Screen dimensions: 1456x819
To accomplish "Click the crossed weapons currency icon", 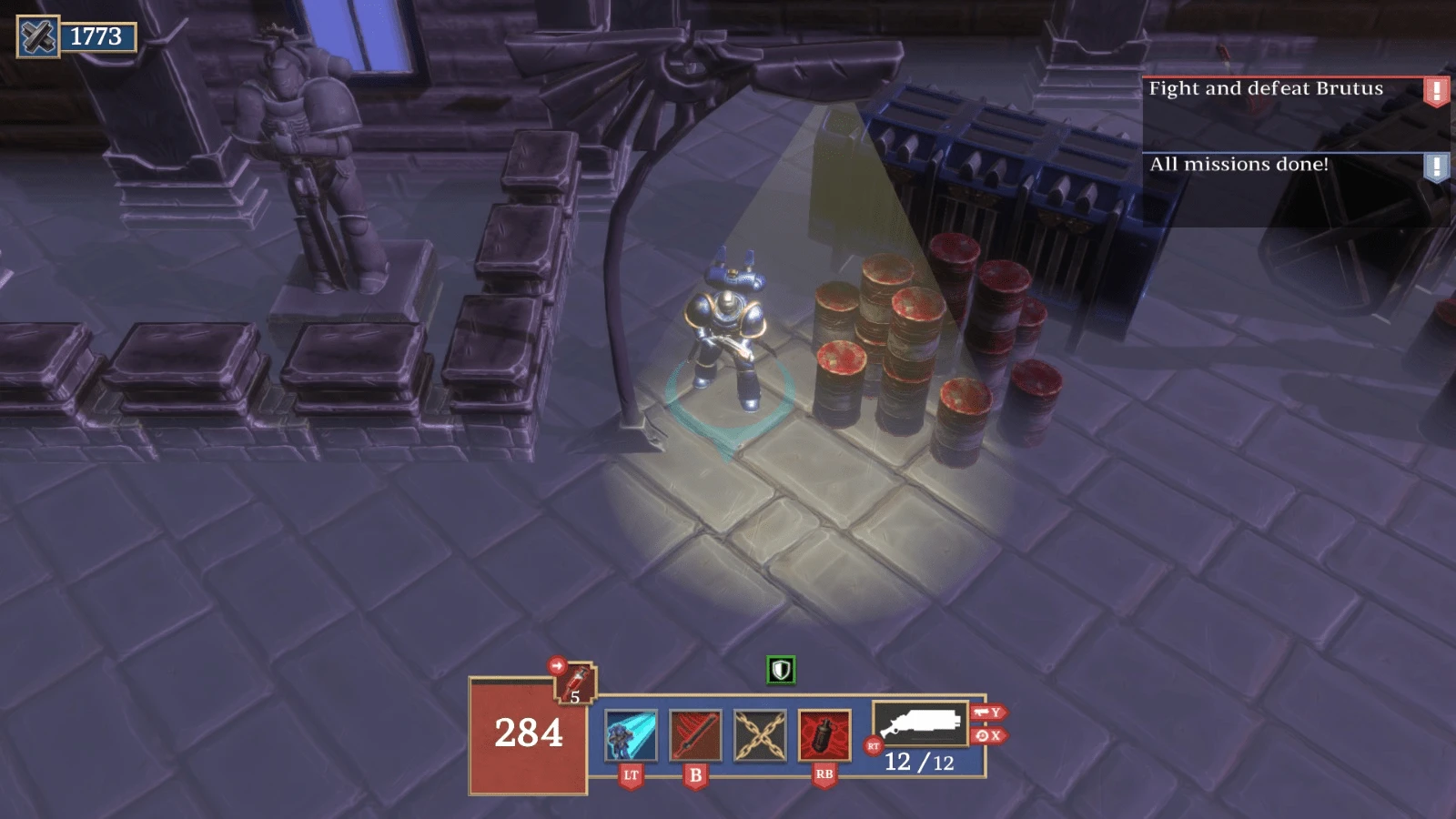I will 38,36.
